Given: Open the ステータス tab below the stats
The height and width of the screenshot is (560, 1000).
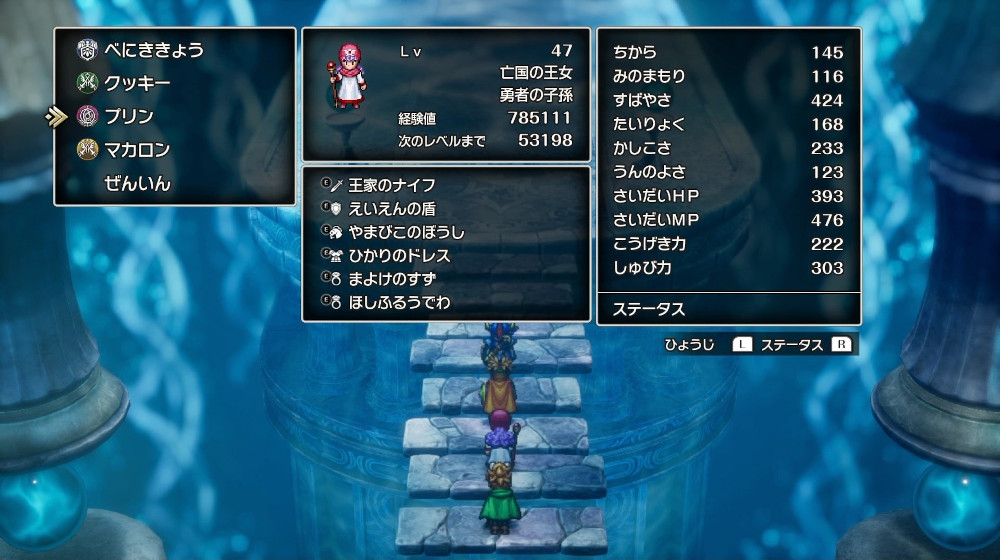Looking at the screenshot, I should click(x=649, y=309).
